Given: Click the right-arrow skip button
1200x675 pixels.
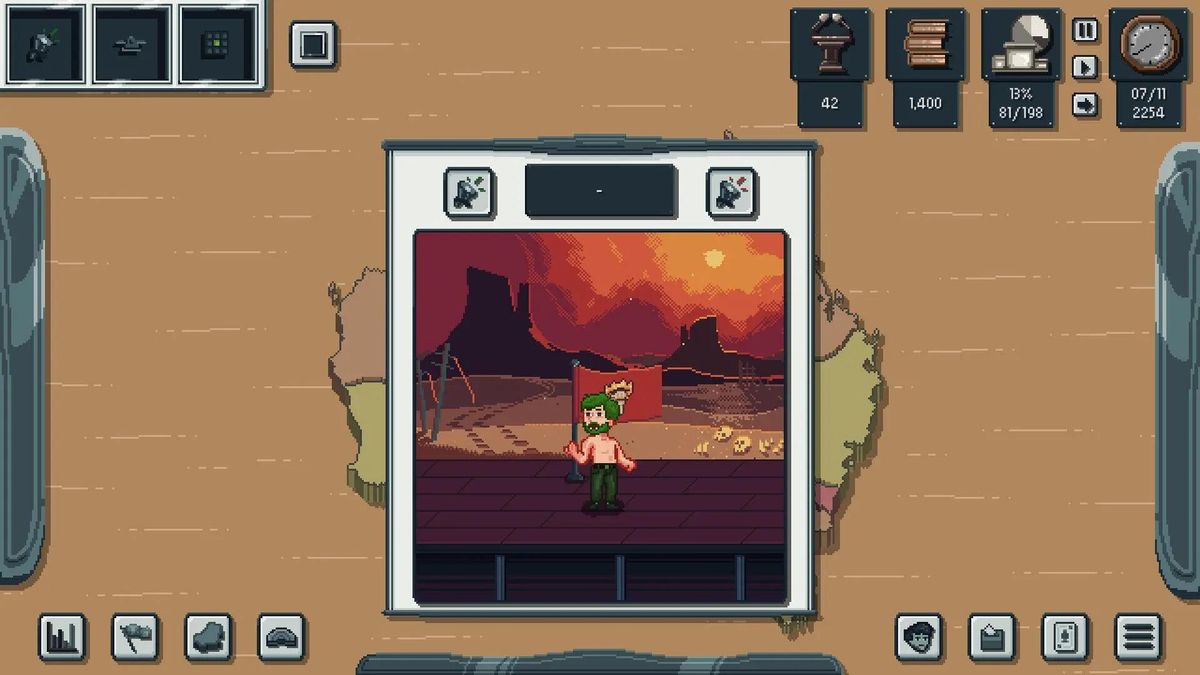Looking at the screenshot, I should coord(1085,104).
